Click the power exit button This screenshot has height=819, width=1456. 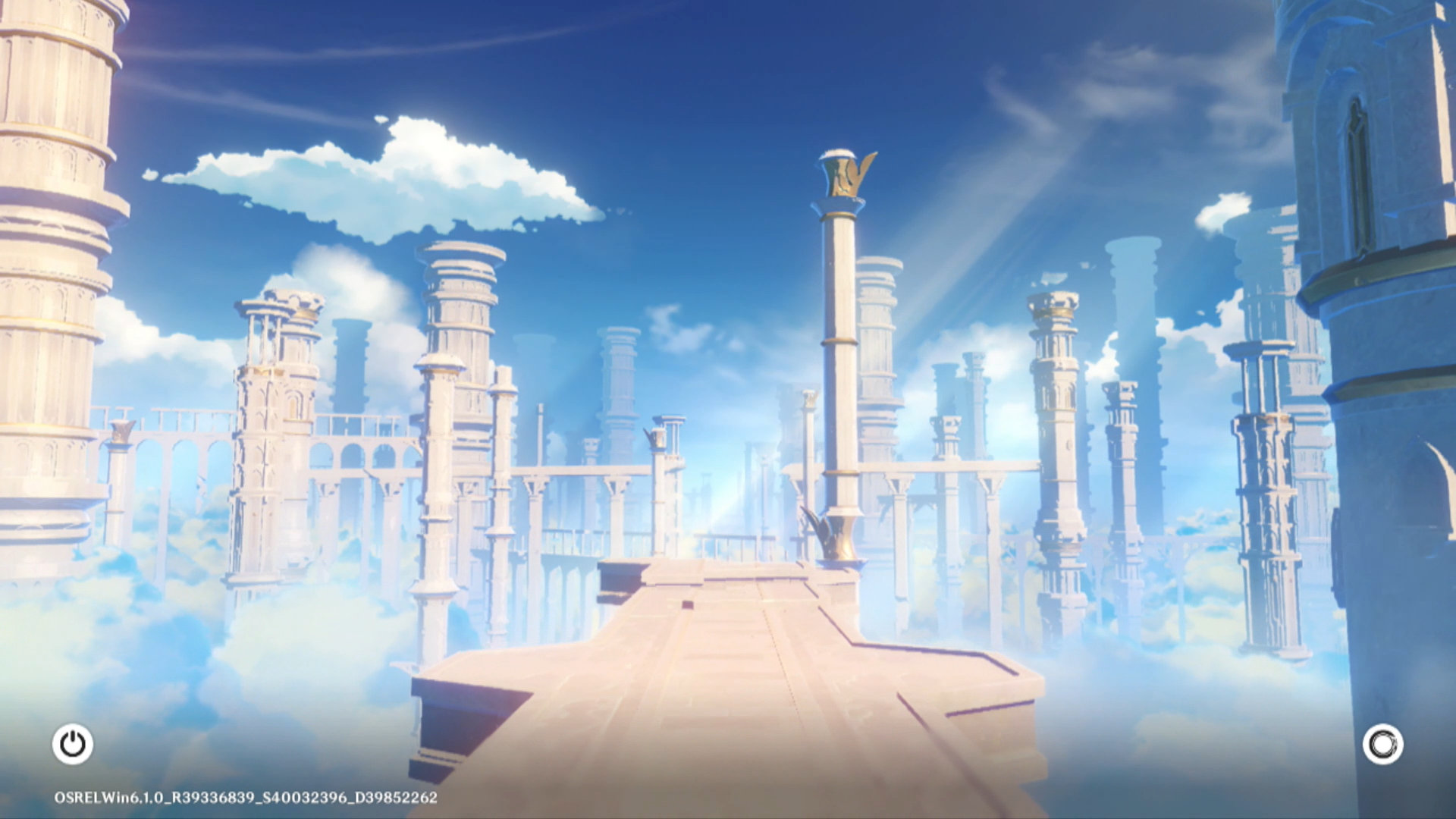click(73, 744)
